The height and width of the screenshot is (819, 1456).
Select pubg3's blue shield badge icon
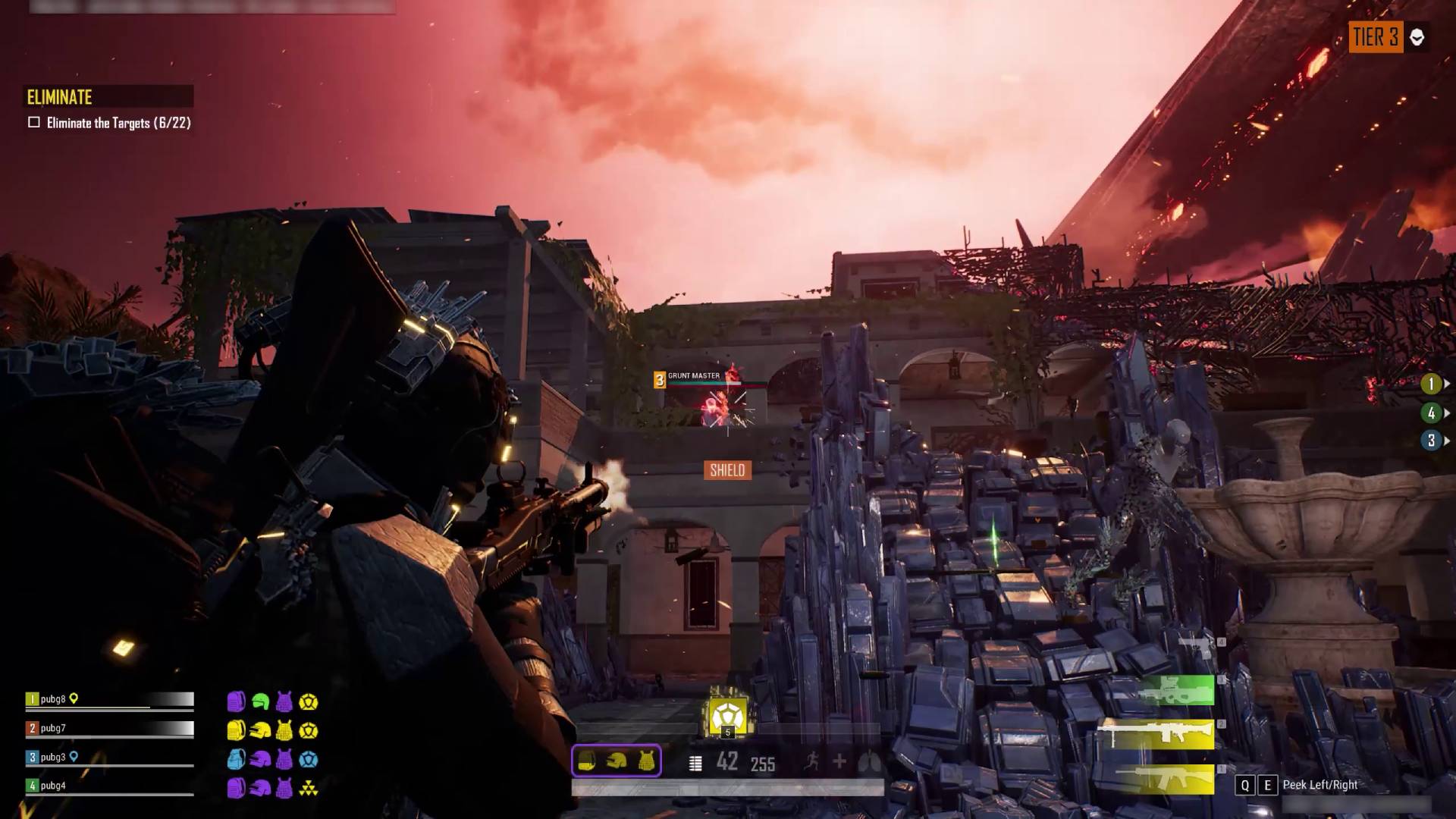(309, 758)
